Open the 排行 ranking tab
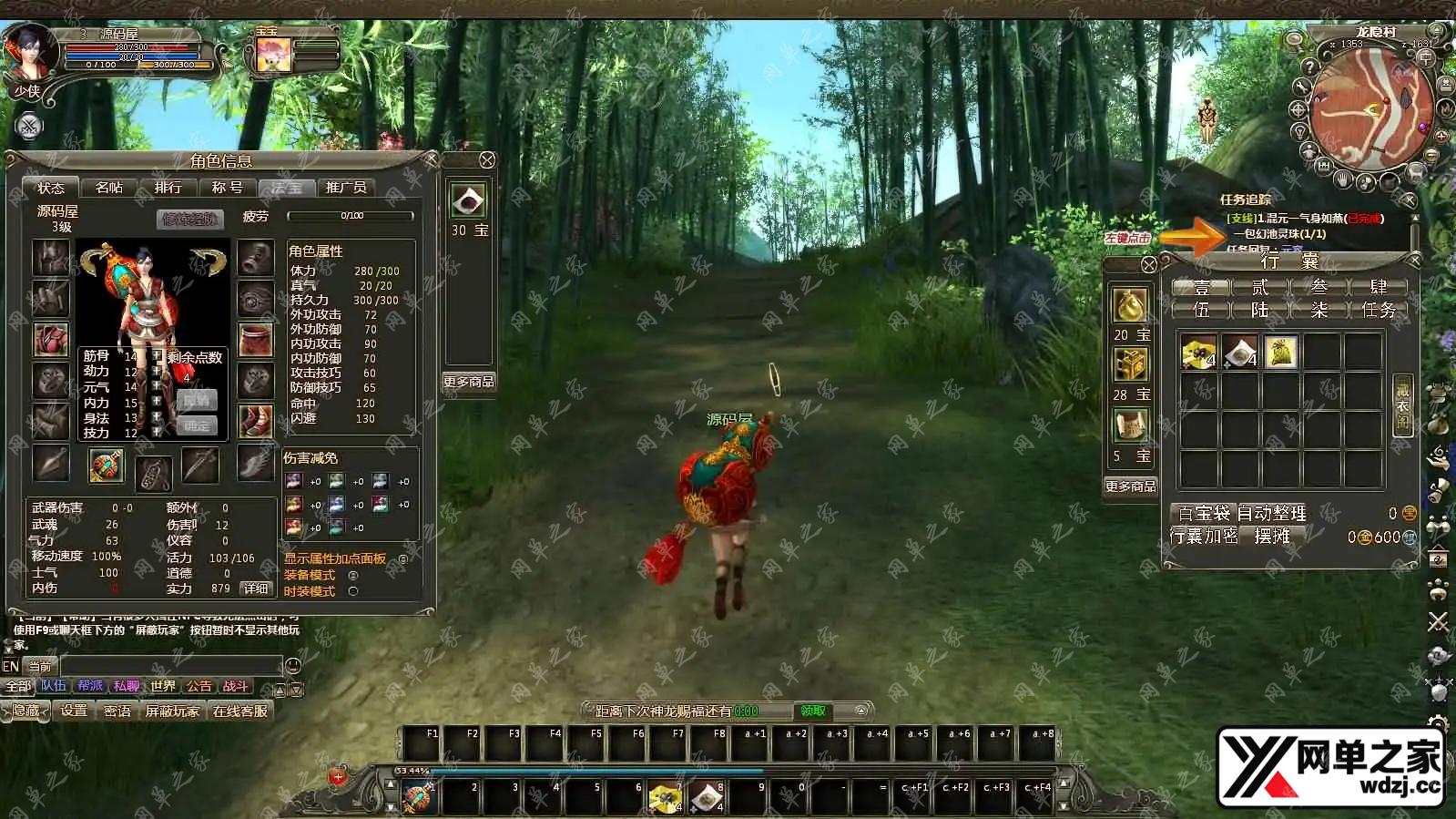This screenshot has width=1456, height=819. 168,188
